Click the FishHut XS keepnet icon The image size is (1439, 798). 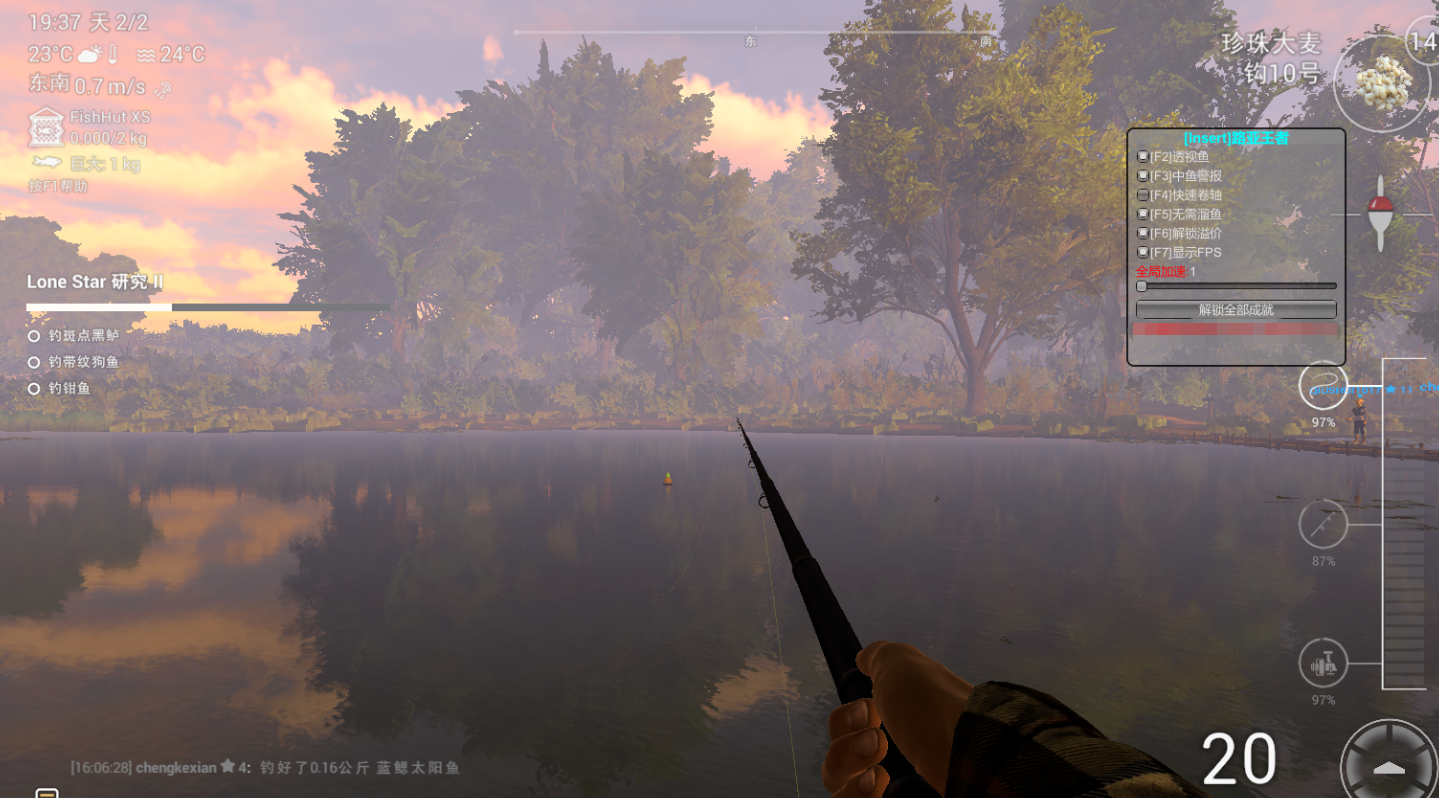tap(45, 127)
